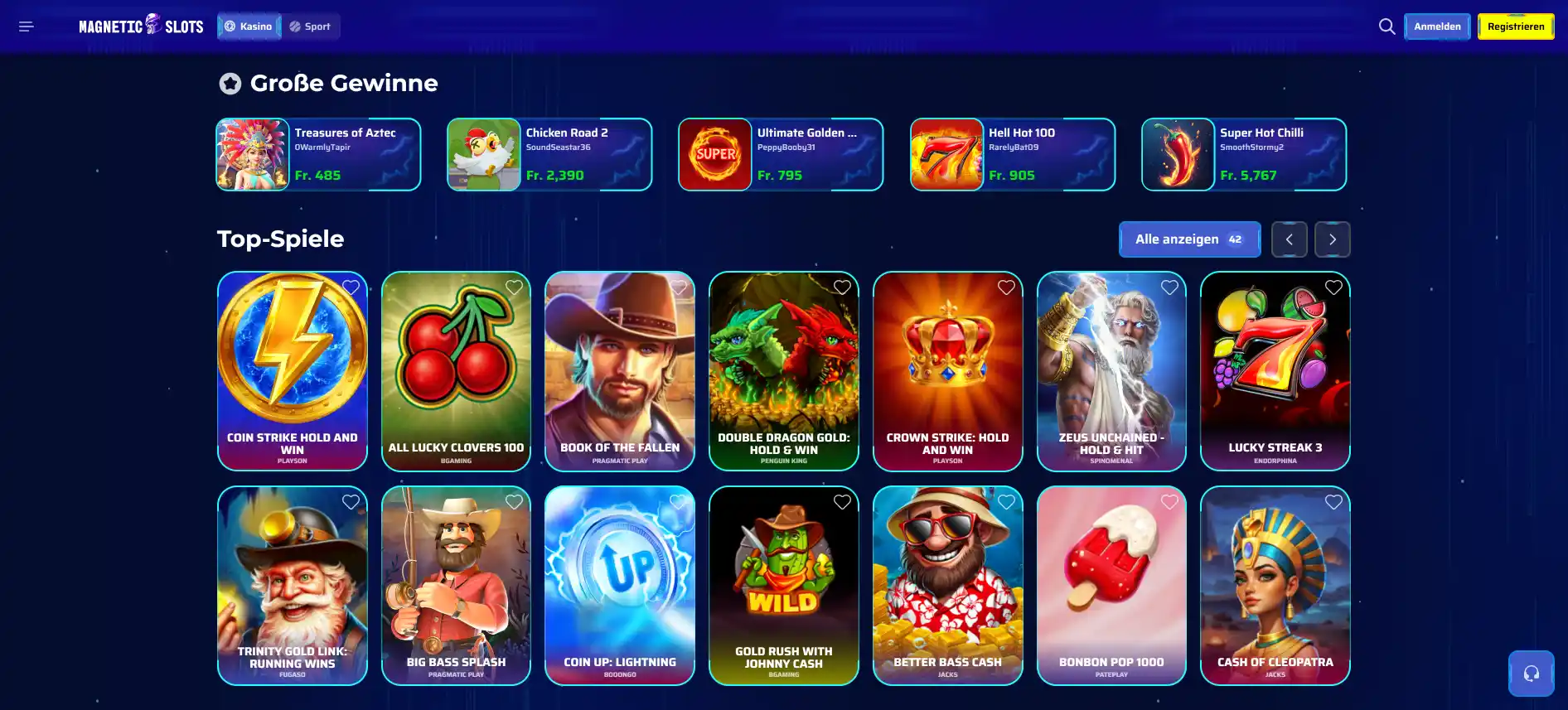The width and height of the screenshot is (1568, 710).
Task: Click the next arrow beside Top-Spiele
Action: [x=1332, y=239]
